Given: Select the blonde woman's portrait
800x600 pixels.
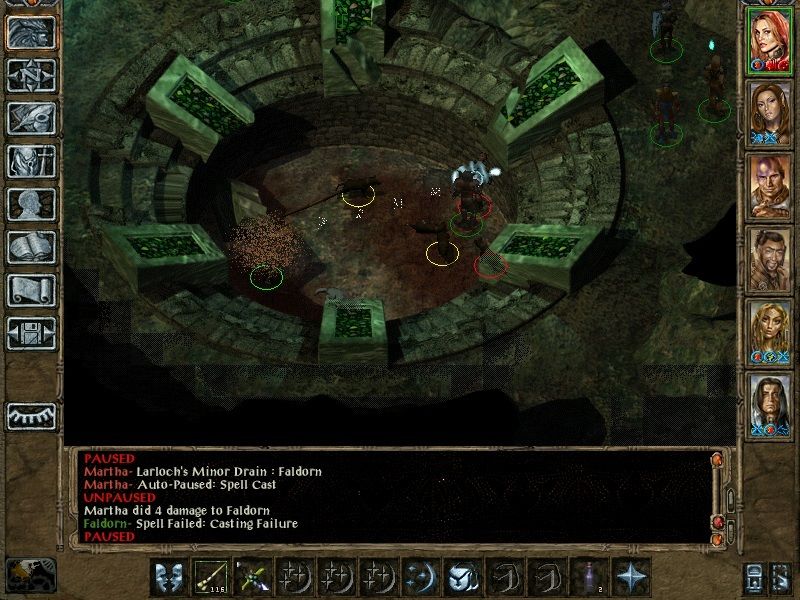Looking at the screenshot, I should 770,332.
